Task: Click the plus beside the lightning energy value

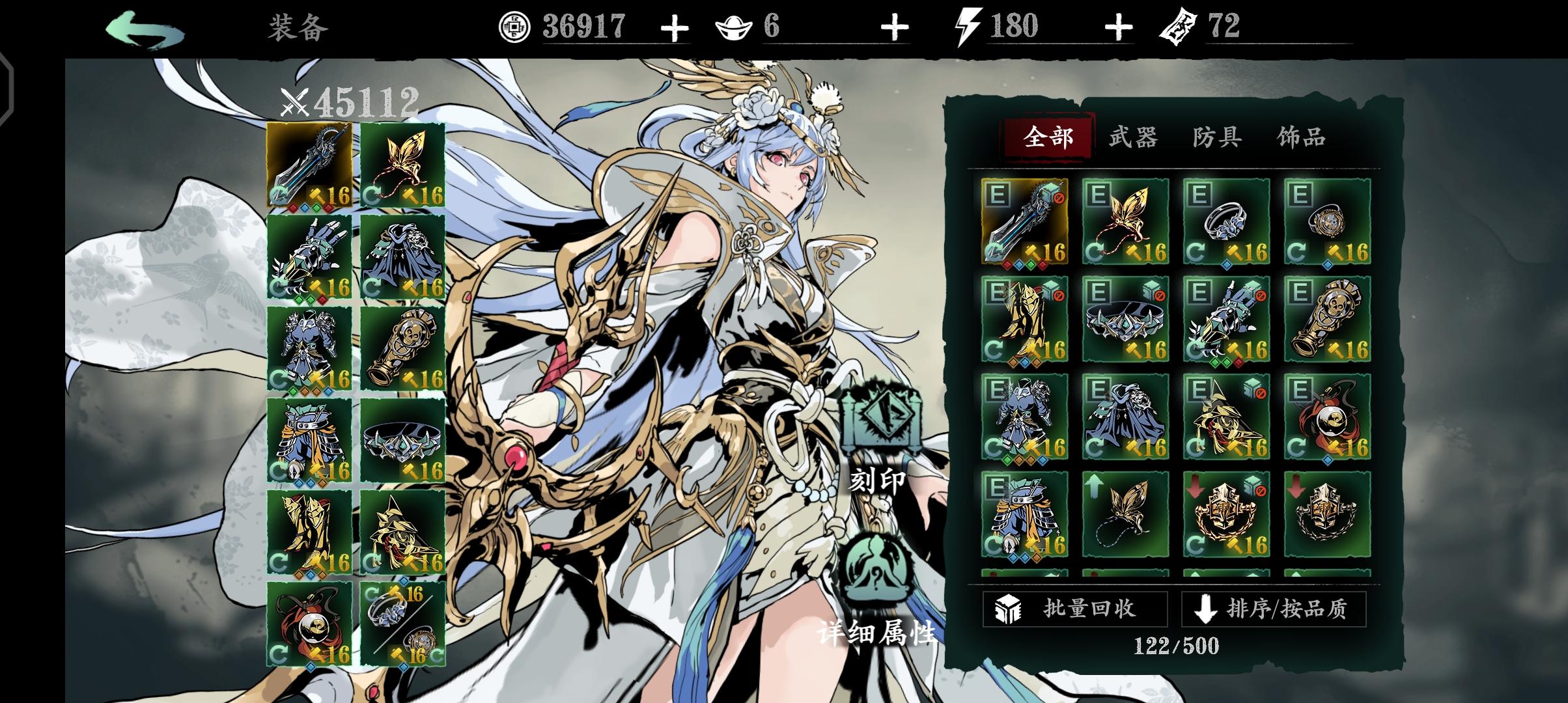Action: (x=1118, y=27)
